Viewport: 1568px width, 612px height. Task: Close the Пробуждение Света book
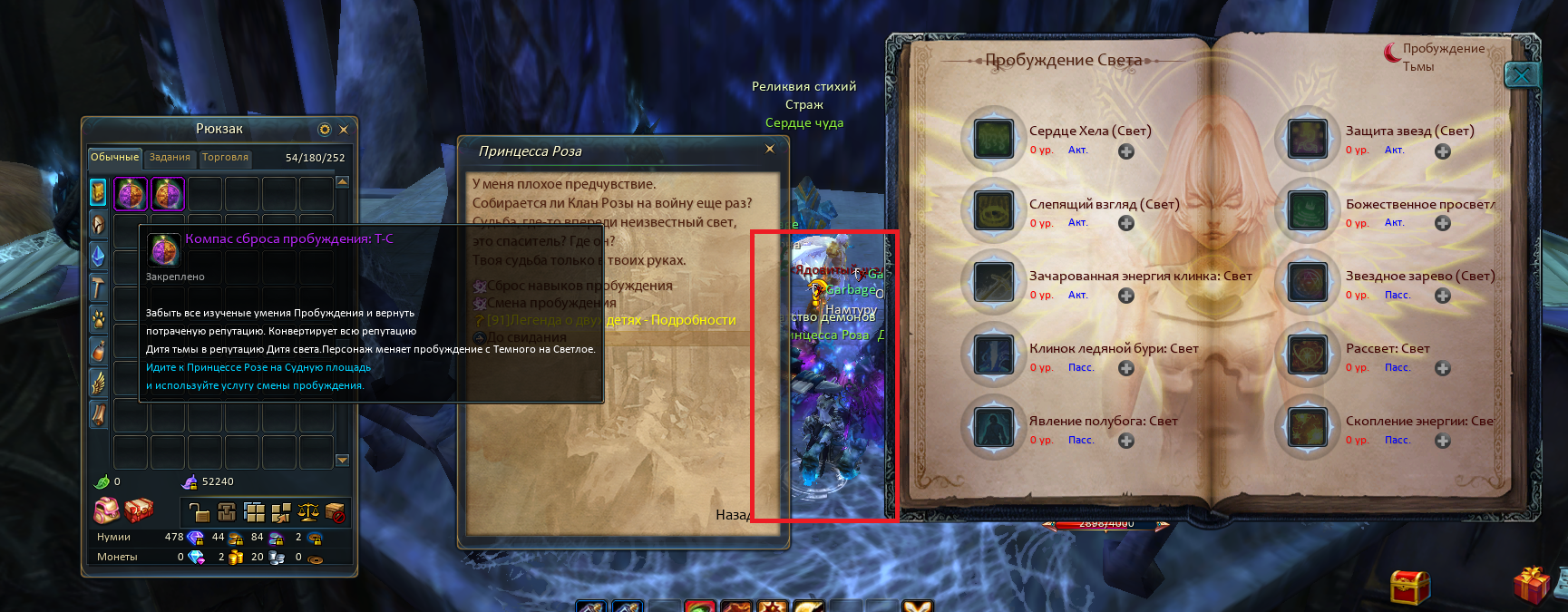point(1522,75)
